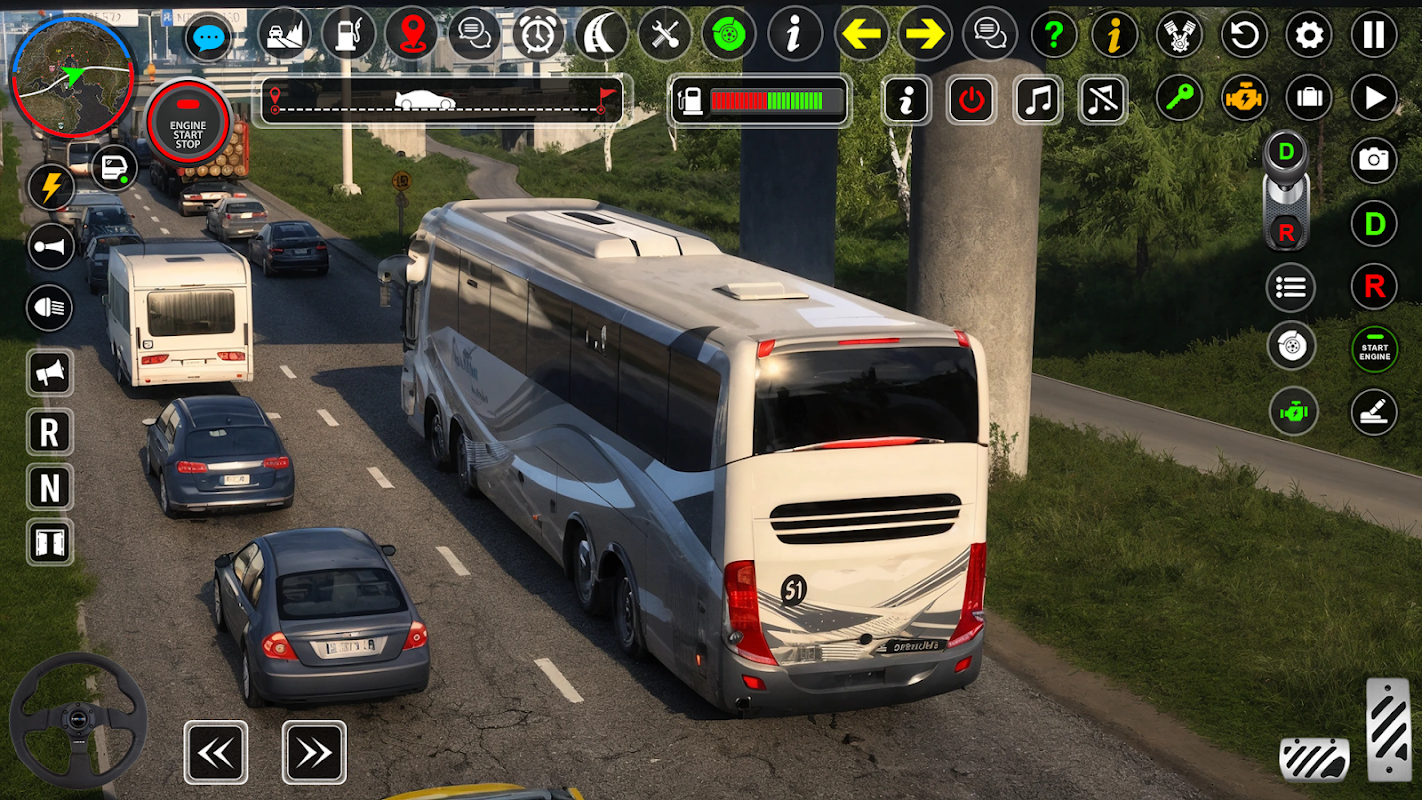Pause the game
Screen dimensions: 1422x800
(1374, 36)
